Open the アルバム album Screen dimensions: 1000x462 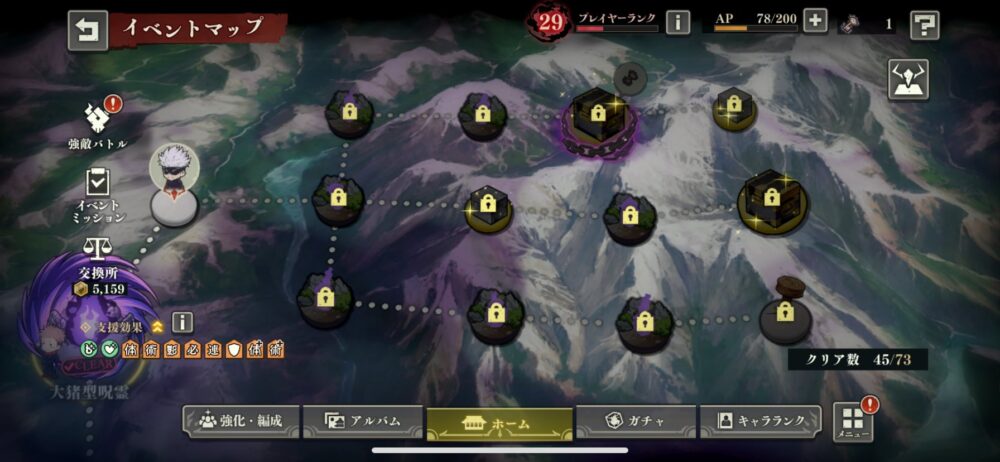(x=362, y=421)
